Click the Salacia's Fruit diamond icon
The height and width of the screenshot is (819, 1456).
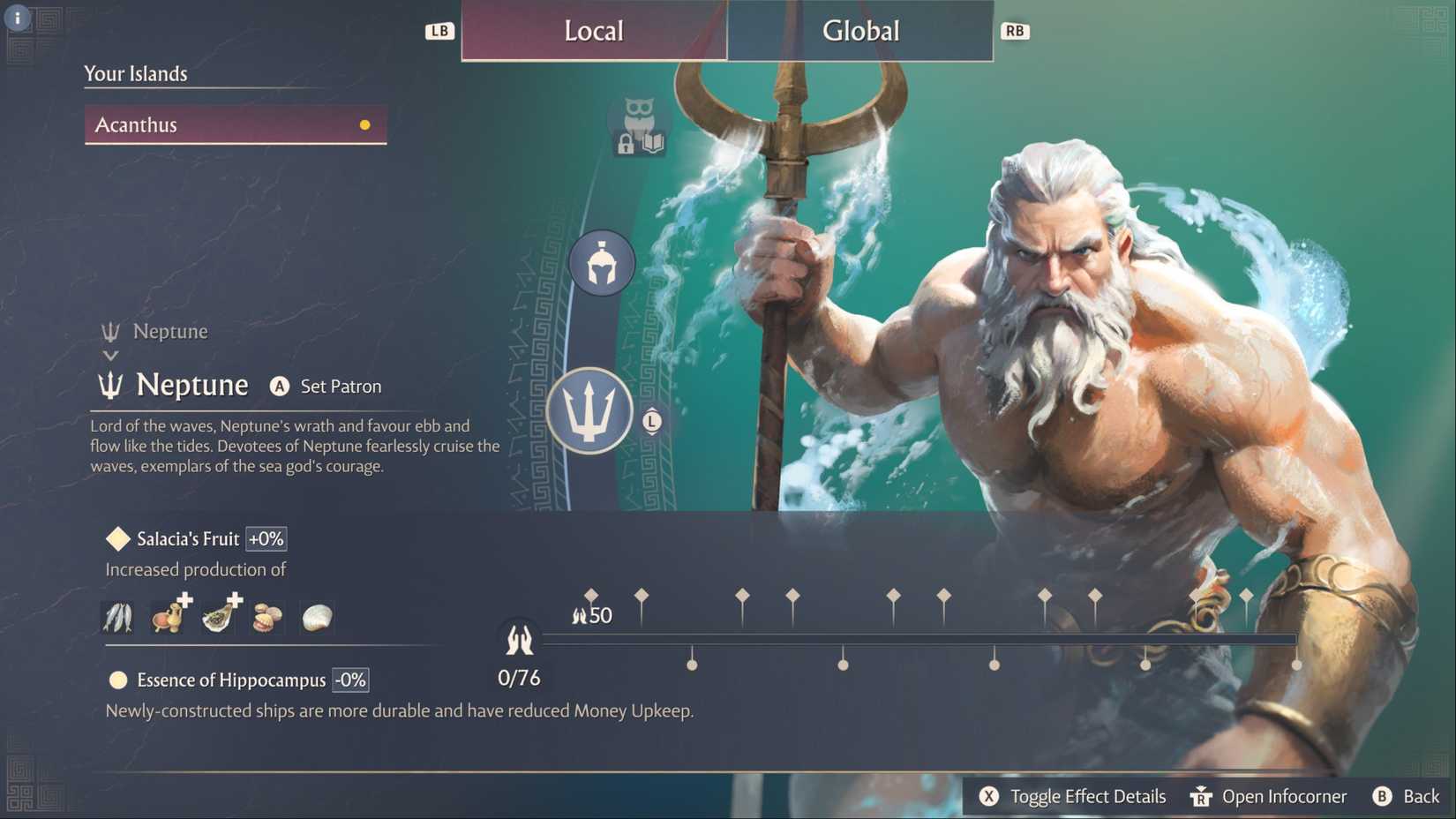coord(117,538)
